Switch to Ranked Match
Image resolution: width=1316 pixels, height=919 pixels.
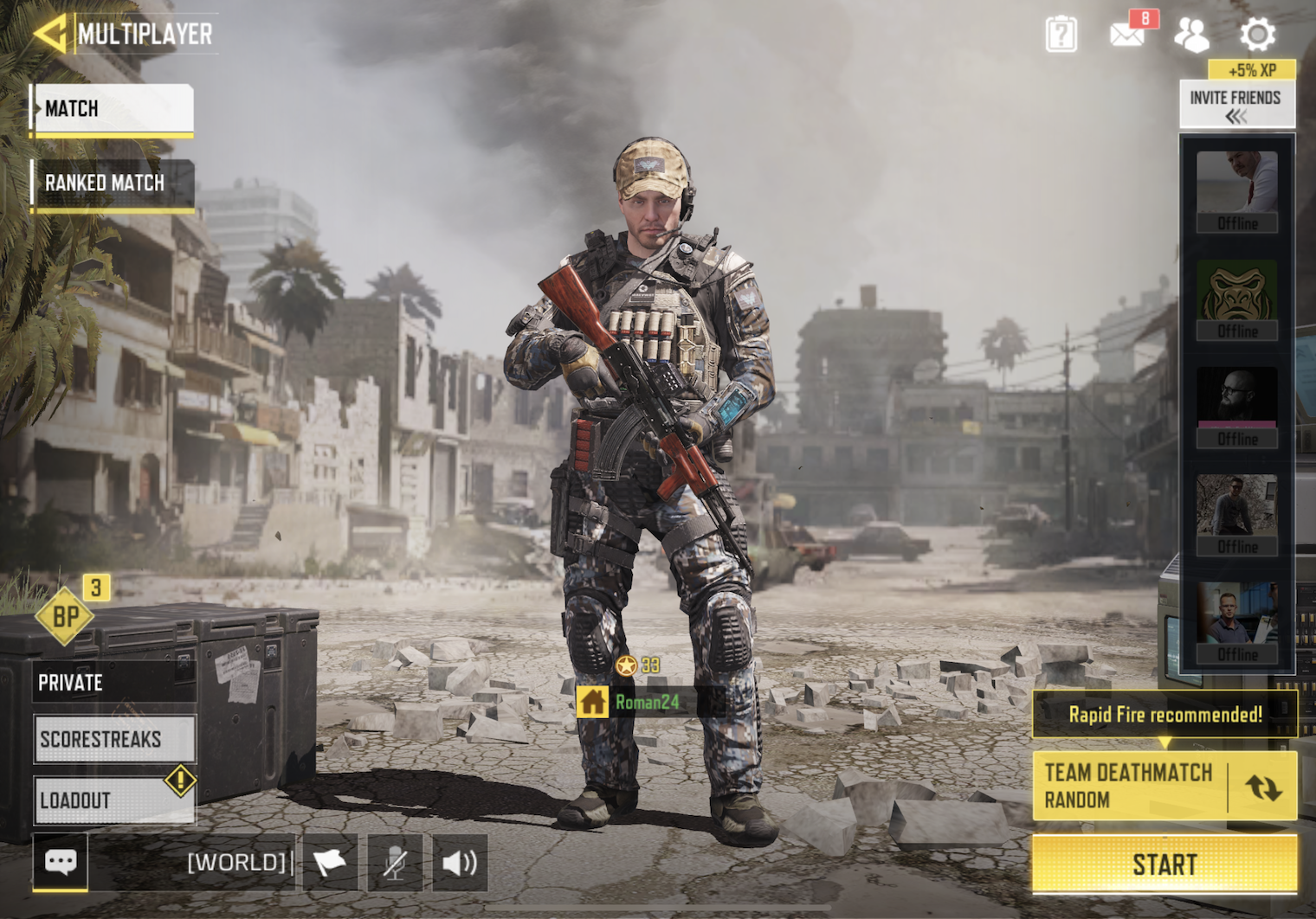(x=113, y=183)
